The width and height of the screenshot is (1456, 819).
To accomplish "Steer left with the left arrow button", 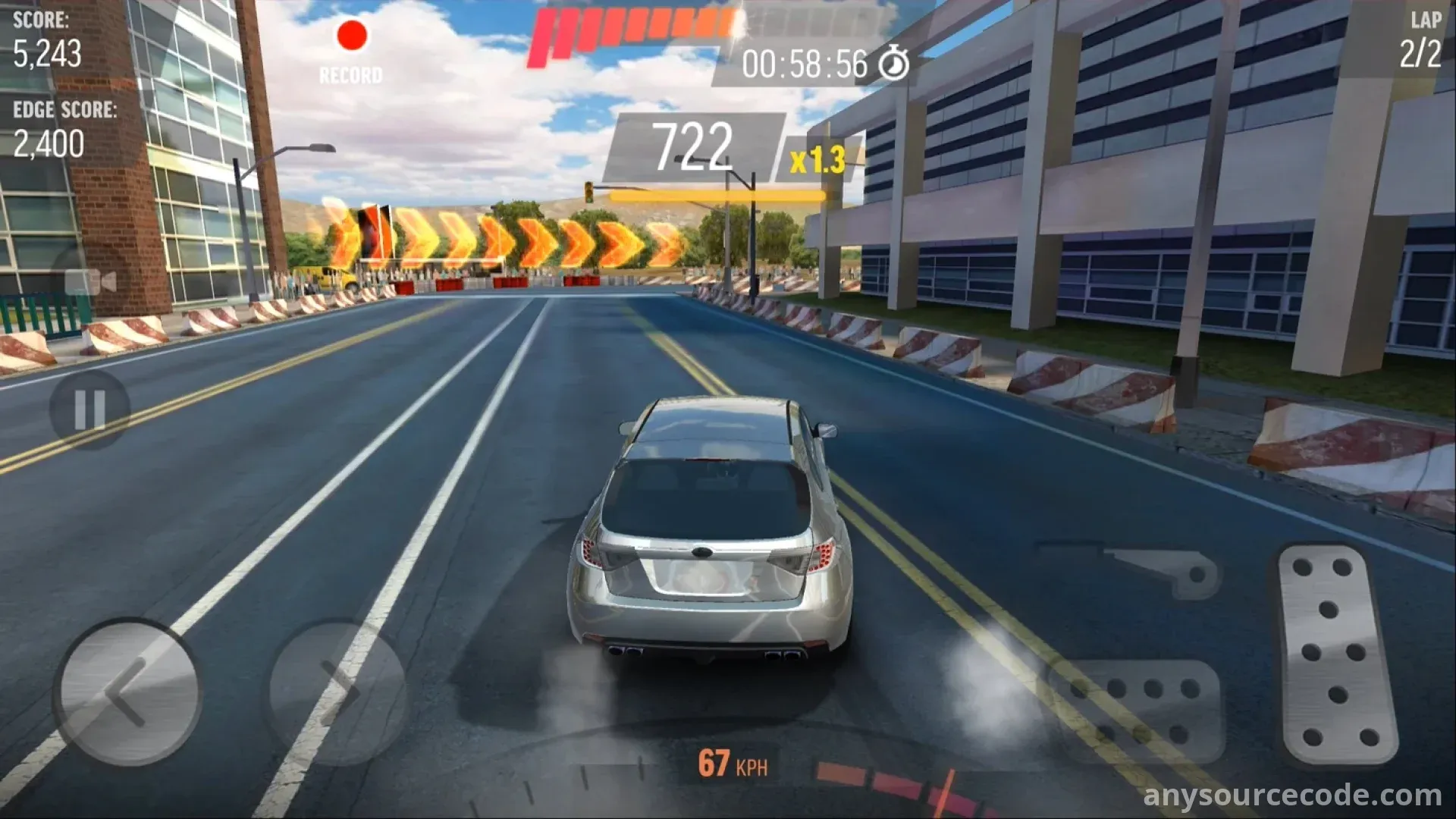I will (127, 692).
